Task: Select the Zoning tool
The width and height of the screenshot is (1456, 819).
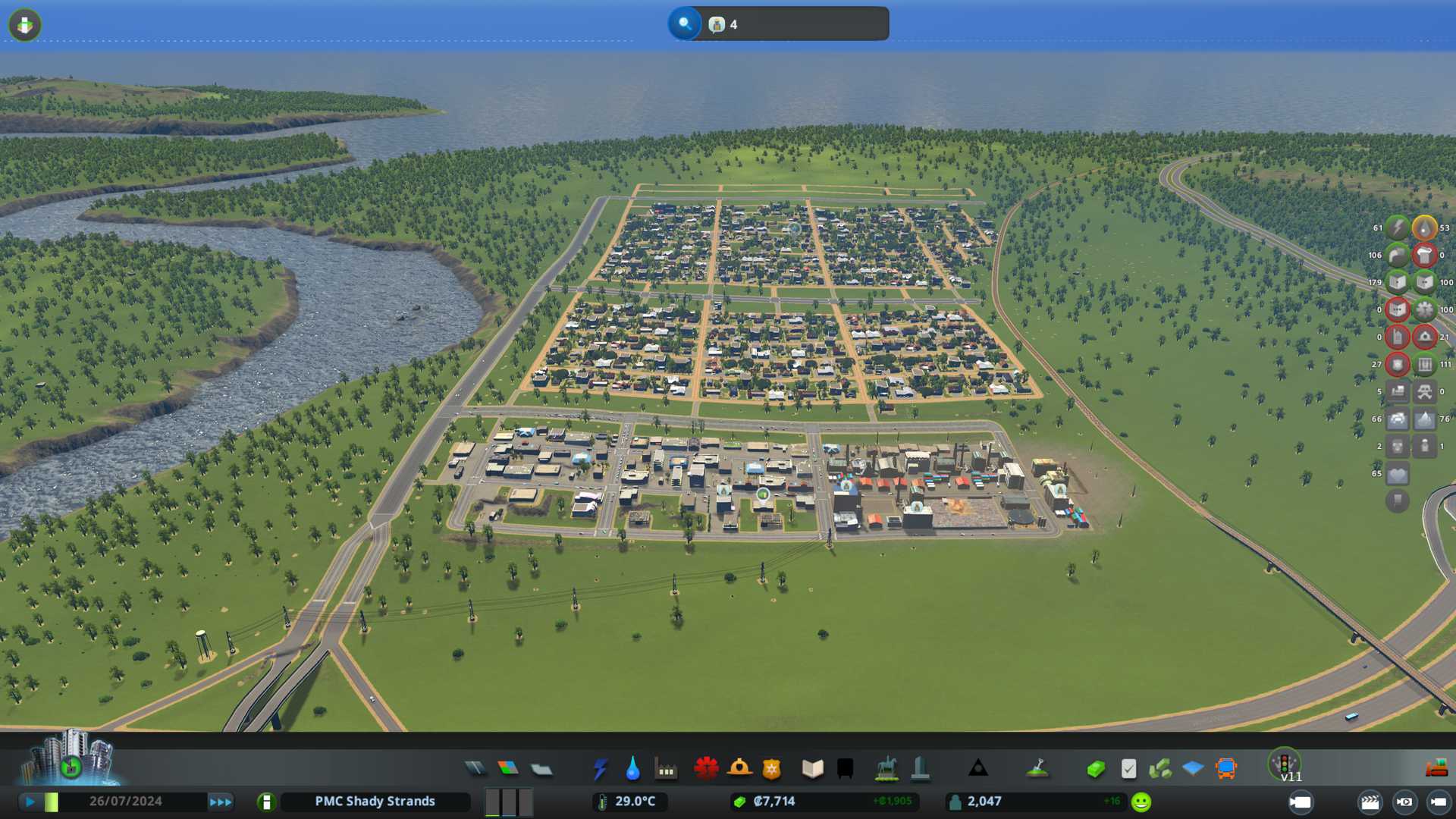Action: (508, 769)
